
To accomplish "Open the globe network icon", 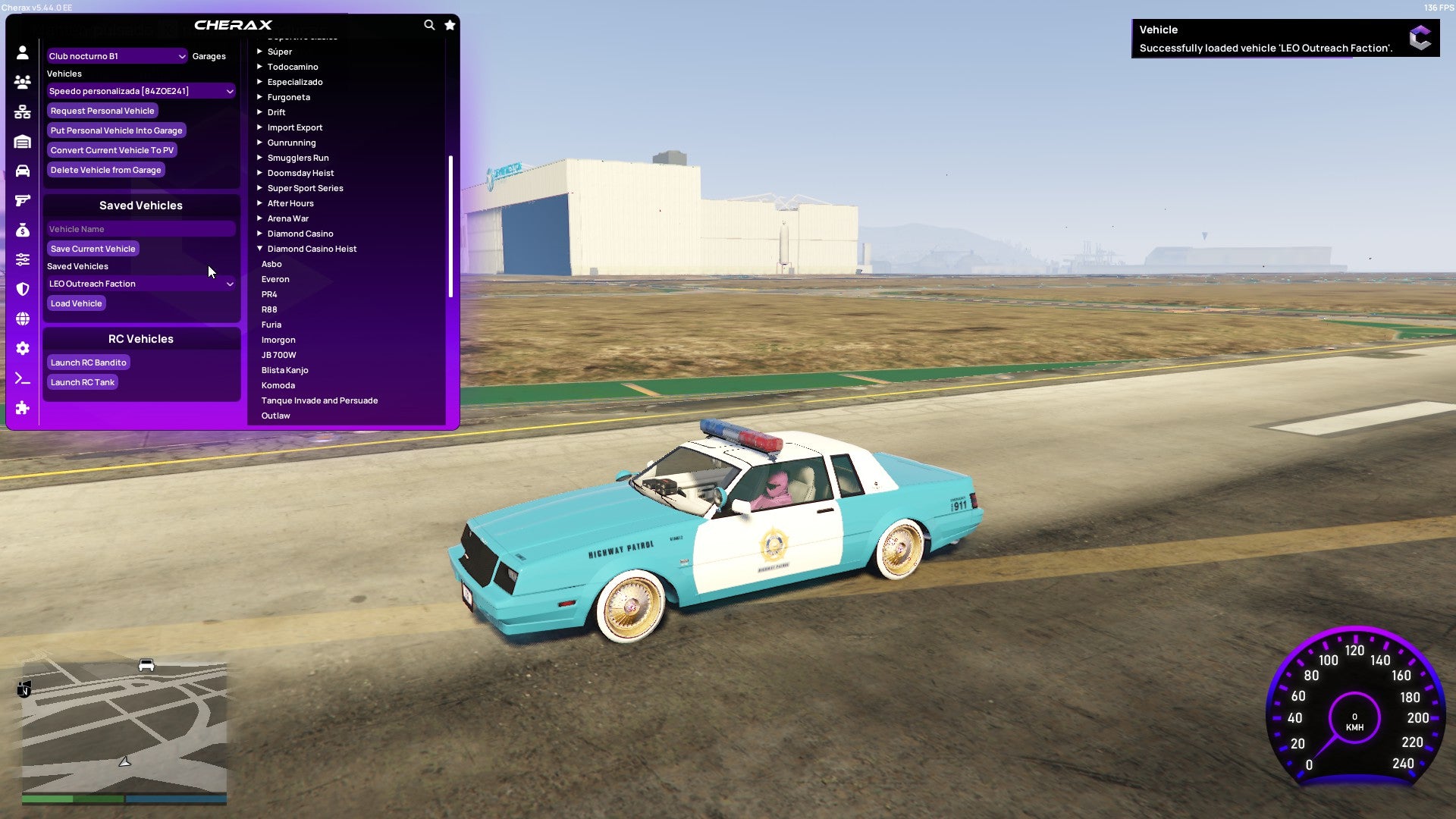I will click(23, 317).
